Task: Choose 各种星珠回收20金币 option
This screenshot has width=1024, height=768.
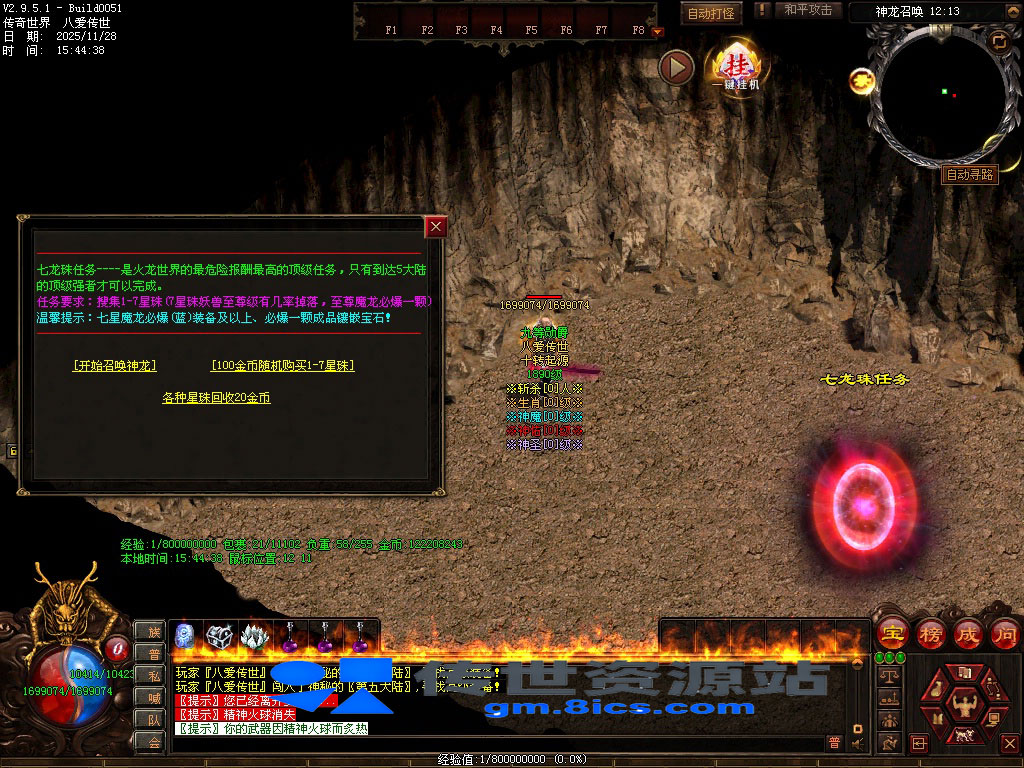Action: tap(216, 398)
